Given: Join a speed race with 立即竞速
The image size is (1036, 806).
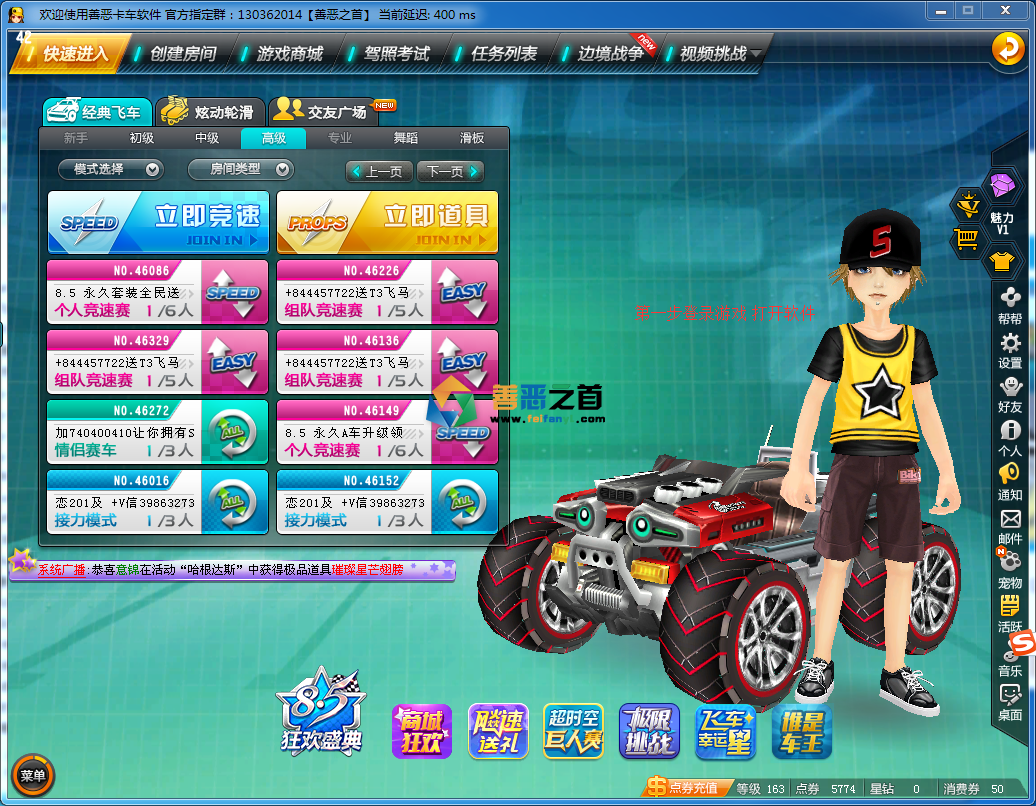Looking at the screenshot, I should (159, 222).
